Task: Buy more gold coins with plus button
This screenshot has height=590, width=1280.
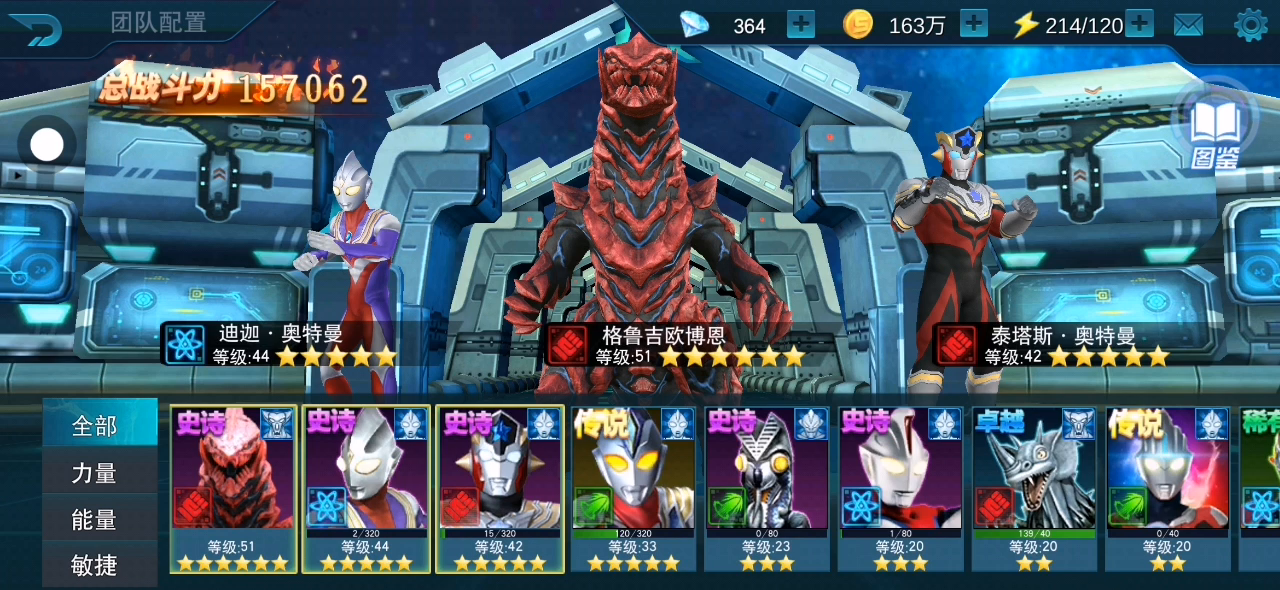Action: 973,24
